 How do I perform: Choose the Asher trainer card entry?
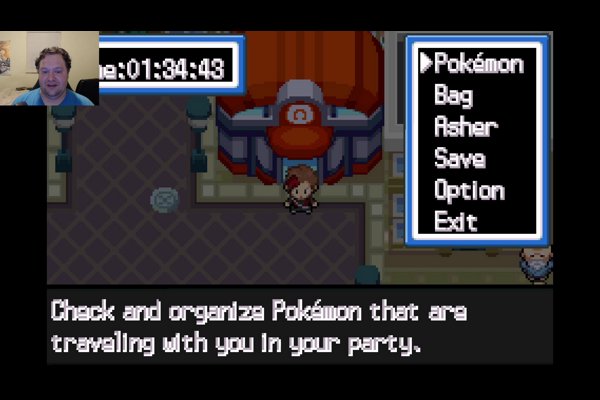[x=465, y=127]
